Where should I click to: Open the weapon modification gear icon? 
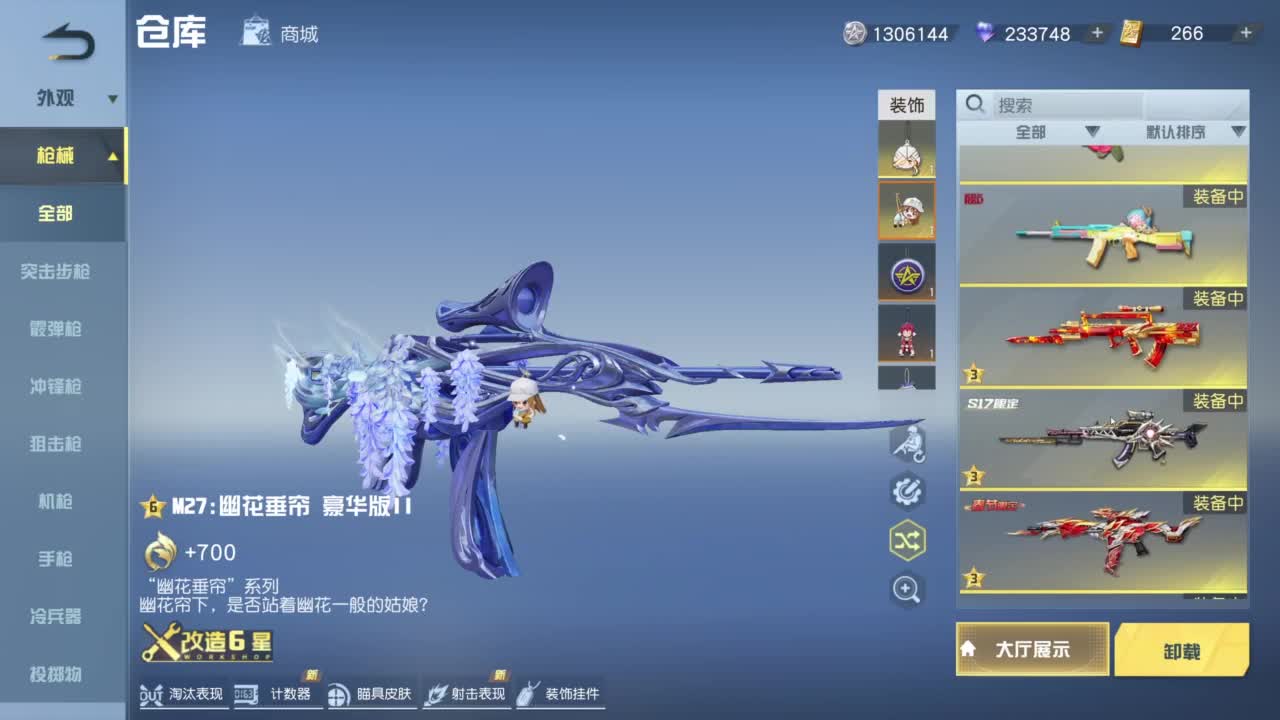click(906, 491)
